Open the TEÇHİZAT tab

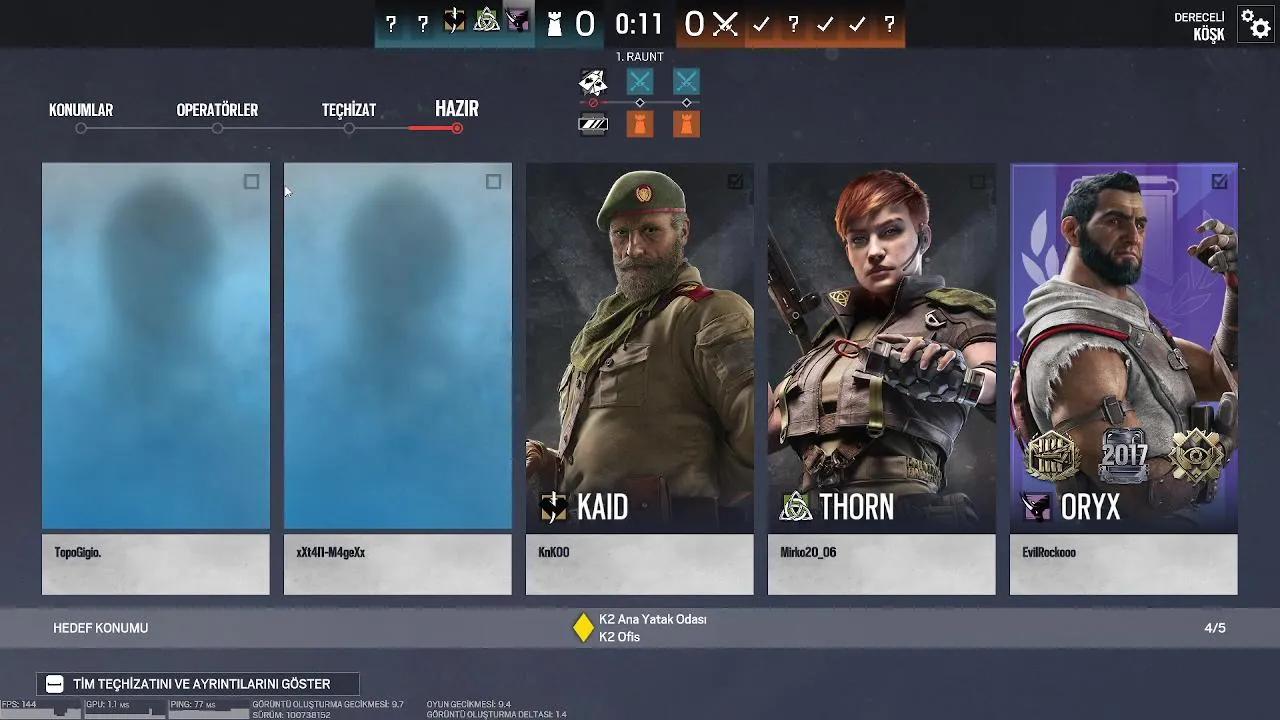point(348,110)
